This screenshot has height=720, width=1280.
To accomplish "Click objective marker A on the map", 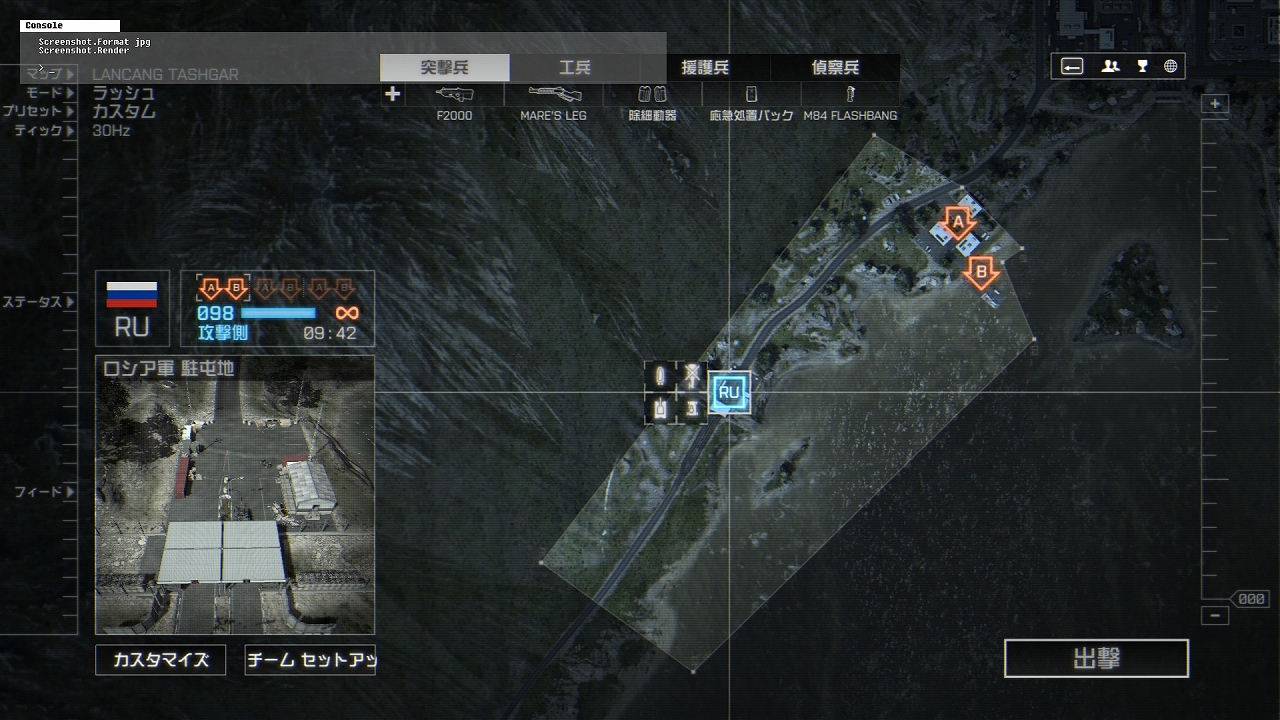I will tap(958, 222).
